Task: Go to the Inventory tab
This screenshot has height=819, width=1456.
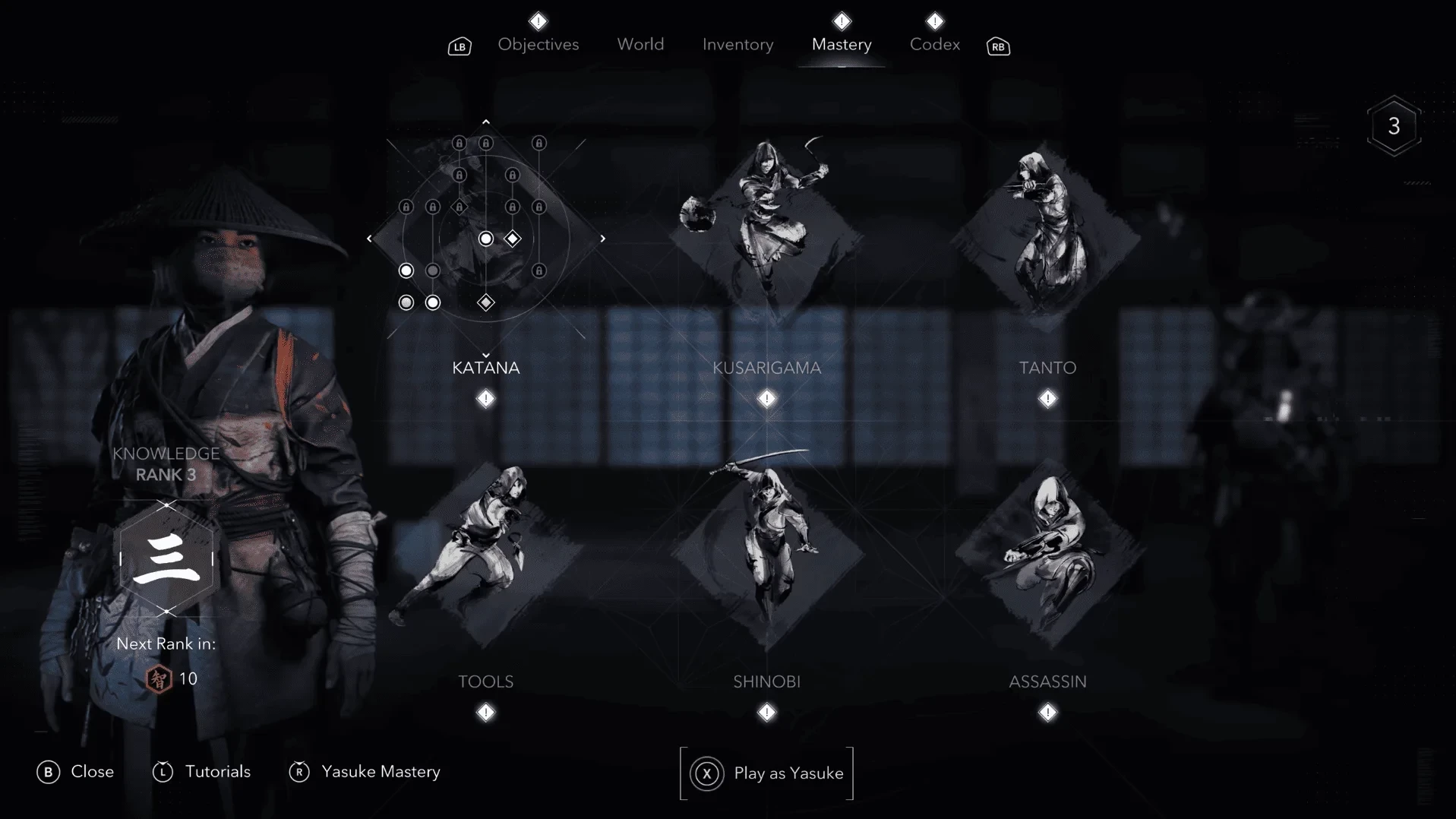Action: [737, 45]
